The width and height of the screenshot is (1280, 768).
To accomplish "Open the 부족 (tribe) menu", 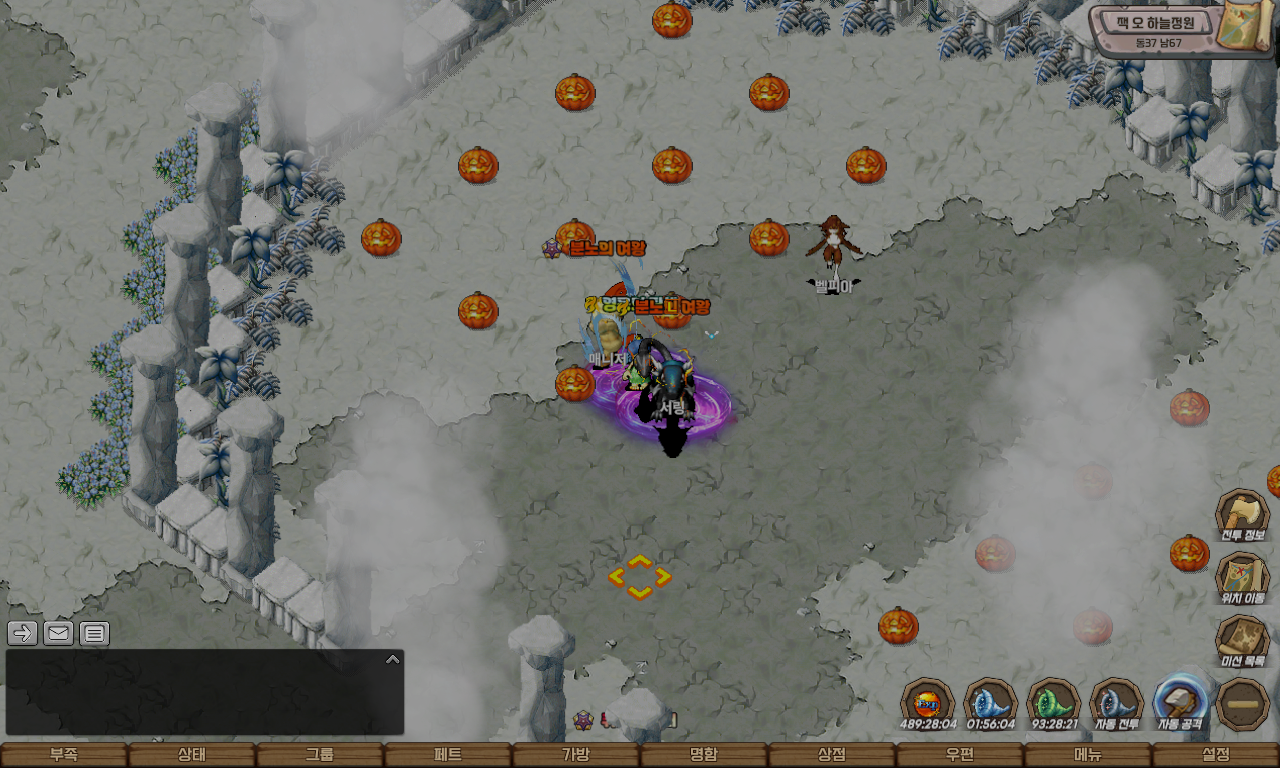I will (63, 755).
